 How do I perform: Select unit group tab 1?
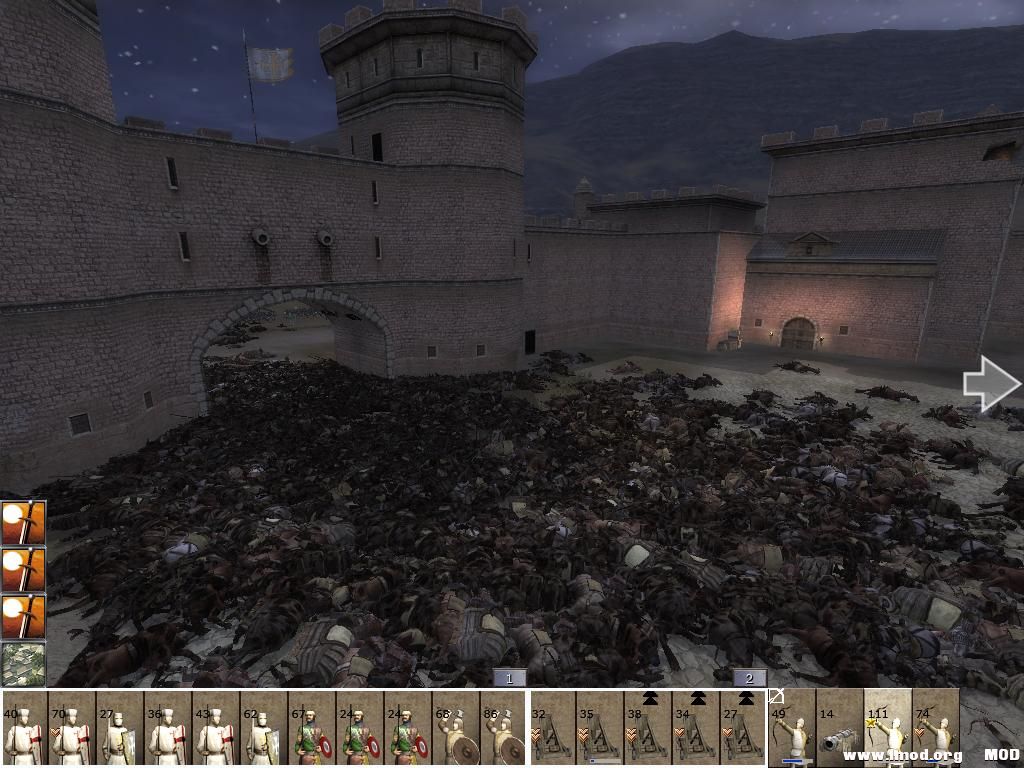point(509,678)
